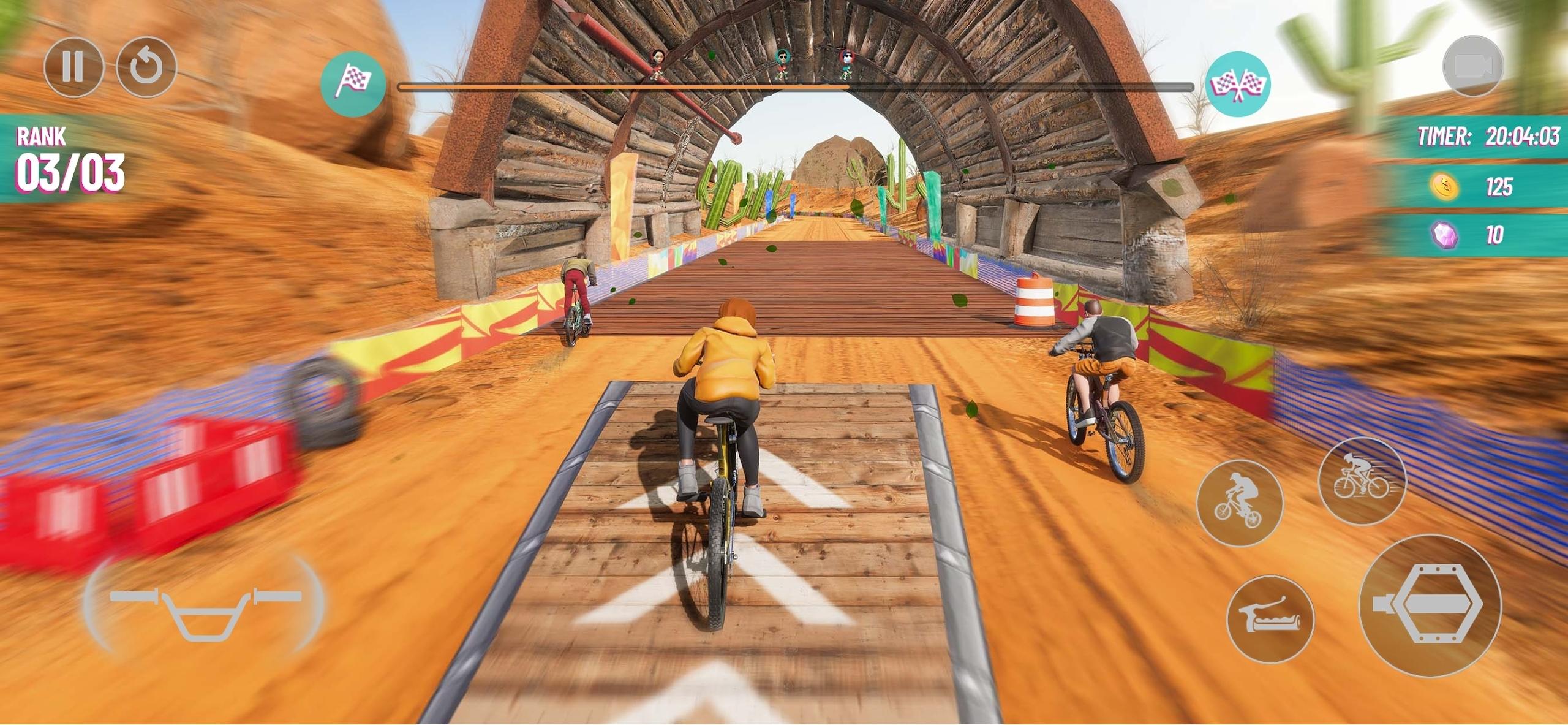Activate the sprint boost cyclist button

click(1362, 481)
